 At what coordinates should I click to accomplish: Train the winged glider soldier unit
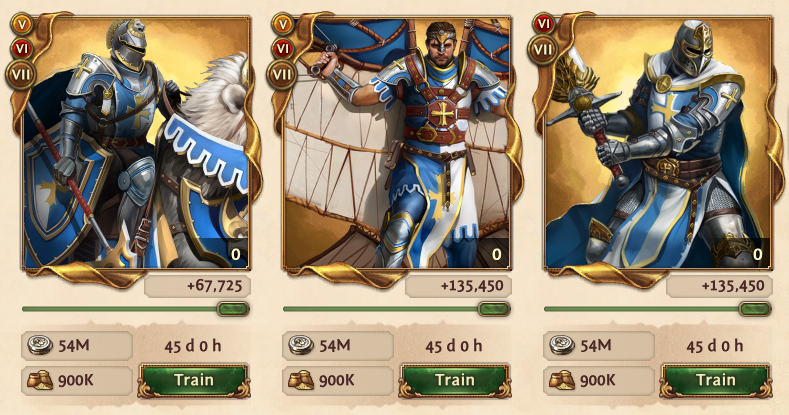tap(454, 380)
